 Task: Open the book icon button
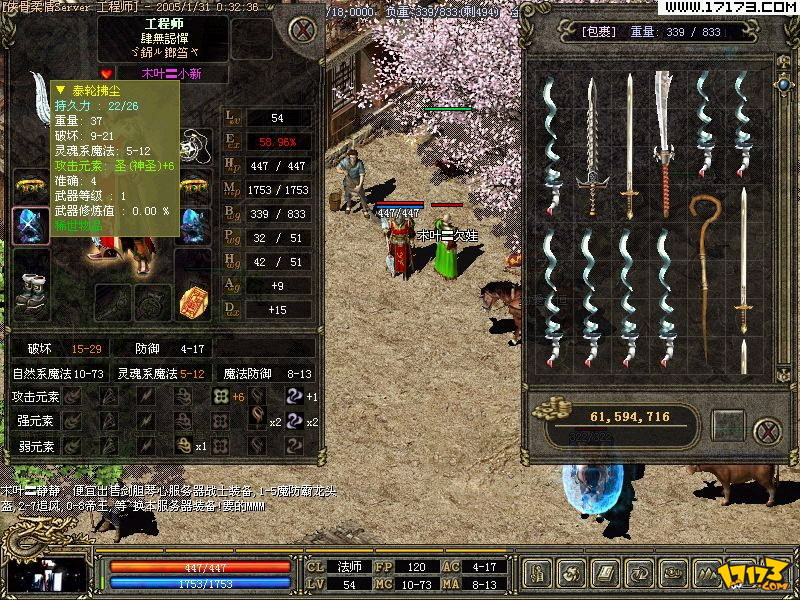(606, 574)
